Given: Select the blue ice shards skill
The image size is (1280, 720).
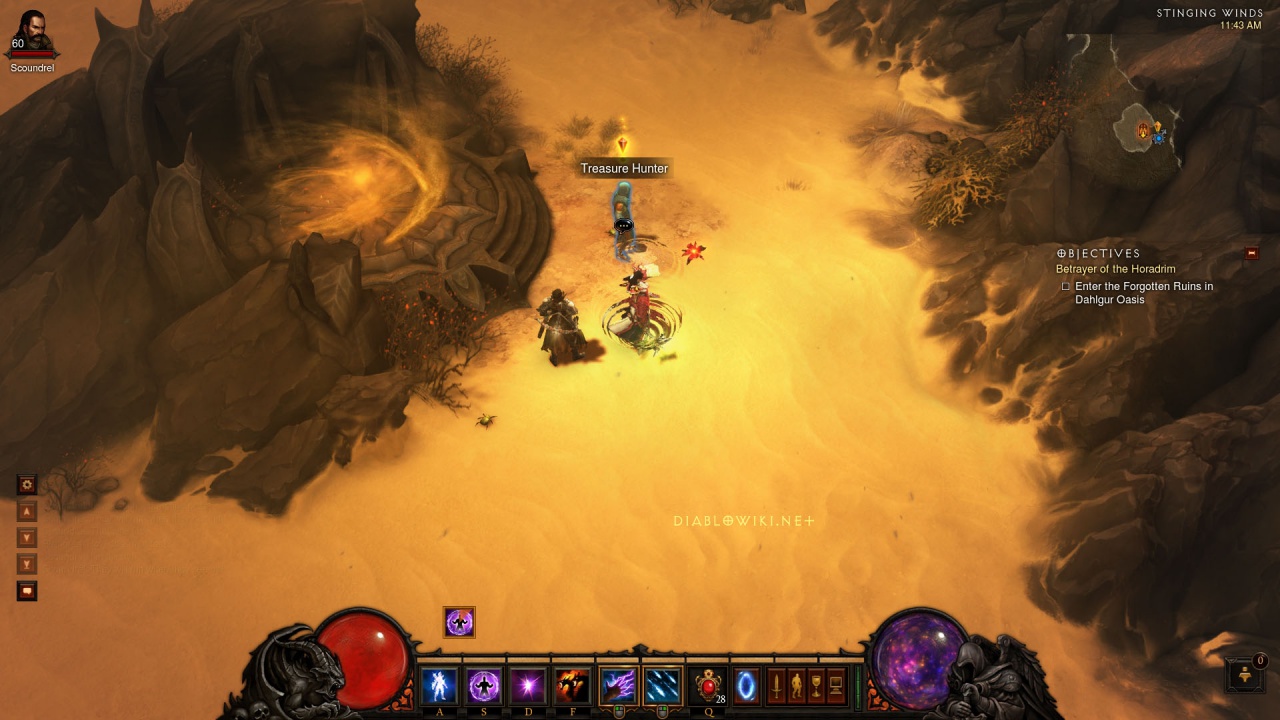Looking at the screenshot, I should [662, 686].
